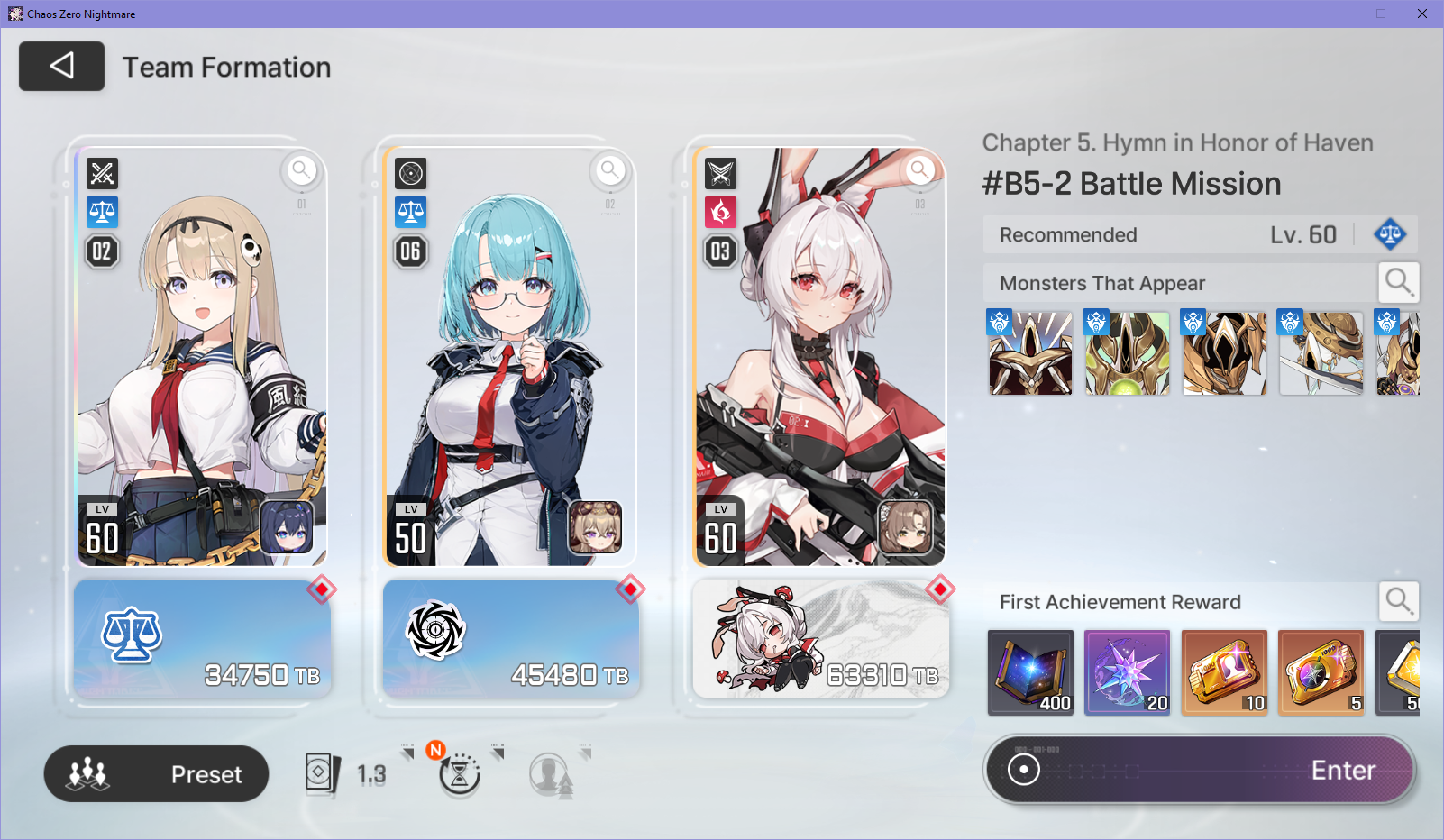Inspect the blonde character with magnifier icon
This screenshot has width=1444, height=840.
tap(301, 169)
